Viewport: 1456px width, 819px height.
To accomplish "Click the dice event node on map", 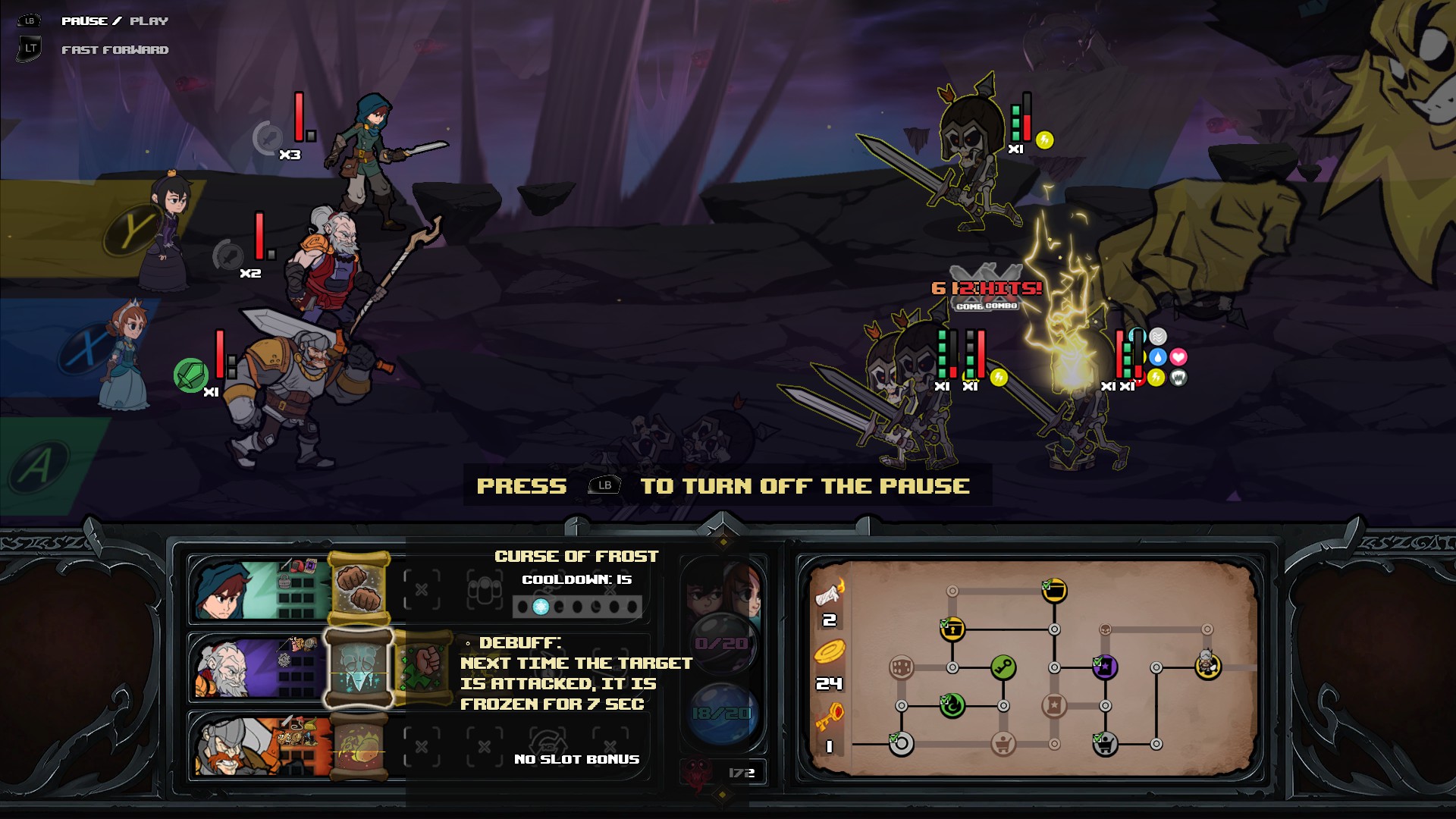I will click(x=902, y=667).
